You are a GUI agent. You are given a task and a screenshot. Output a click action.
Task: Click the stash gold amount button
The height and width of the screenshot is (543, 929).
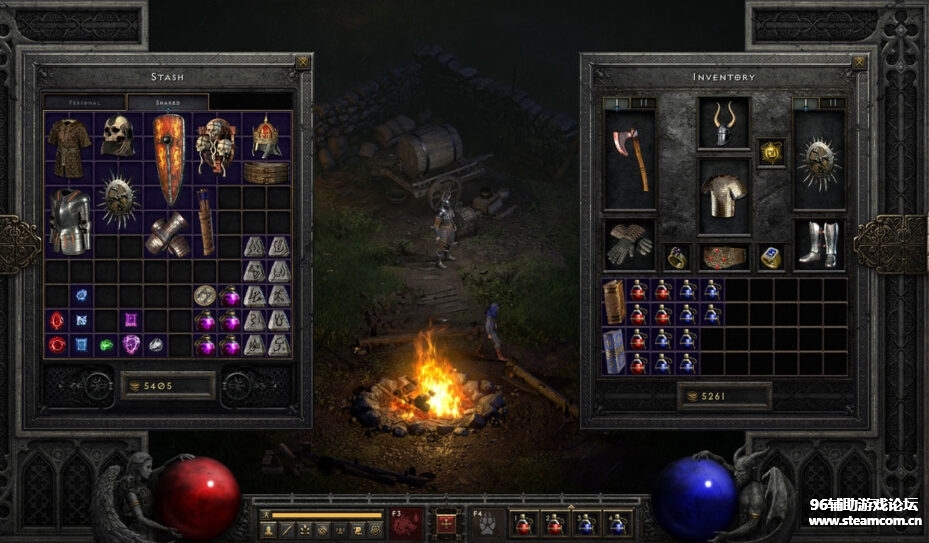point(168,385)
